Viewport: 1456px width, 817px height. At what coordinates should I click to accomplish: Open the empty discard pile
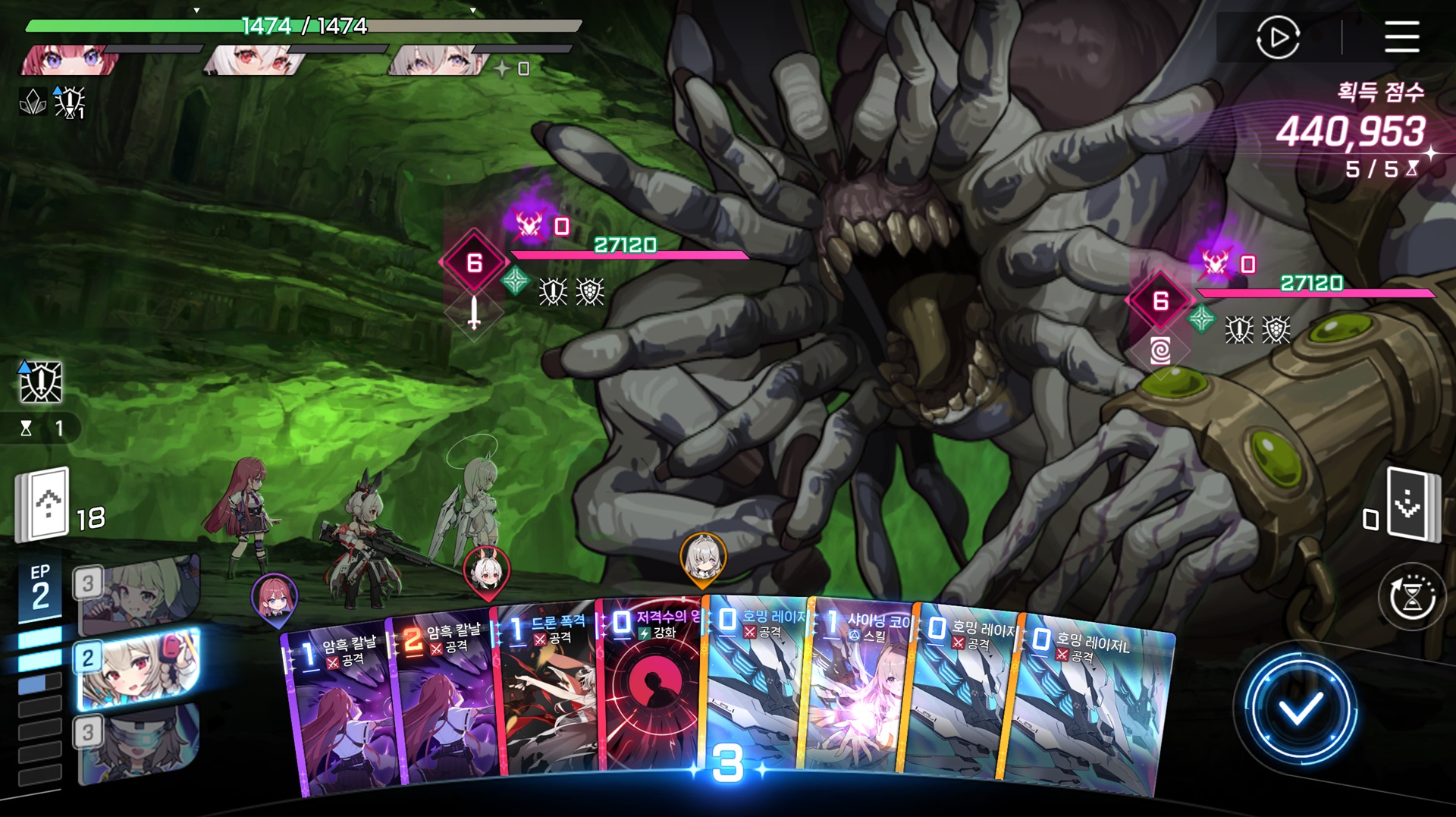(x=1410, y=504)
